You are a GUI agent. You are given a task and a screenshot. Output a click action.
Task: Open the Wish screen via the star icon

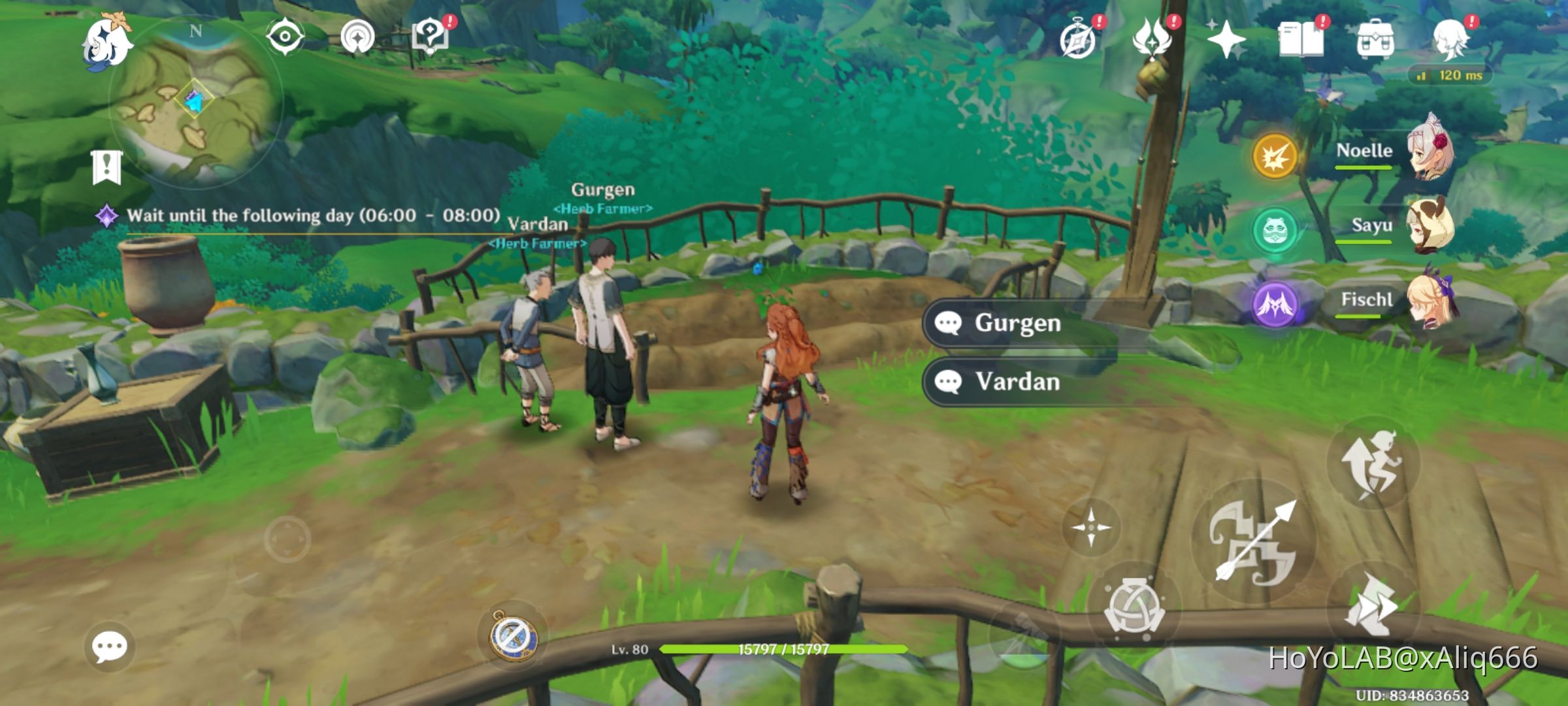[x=1227, y=41]
